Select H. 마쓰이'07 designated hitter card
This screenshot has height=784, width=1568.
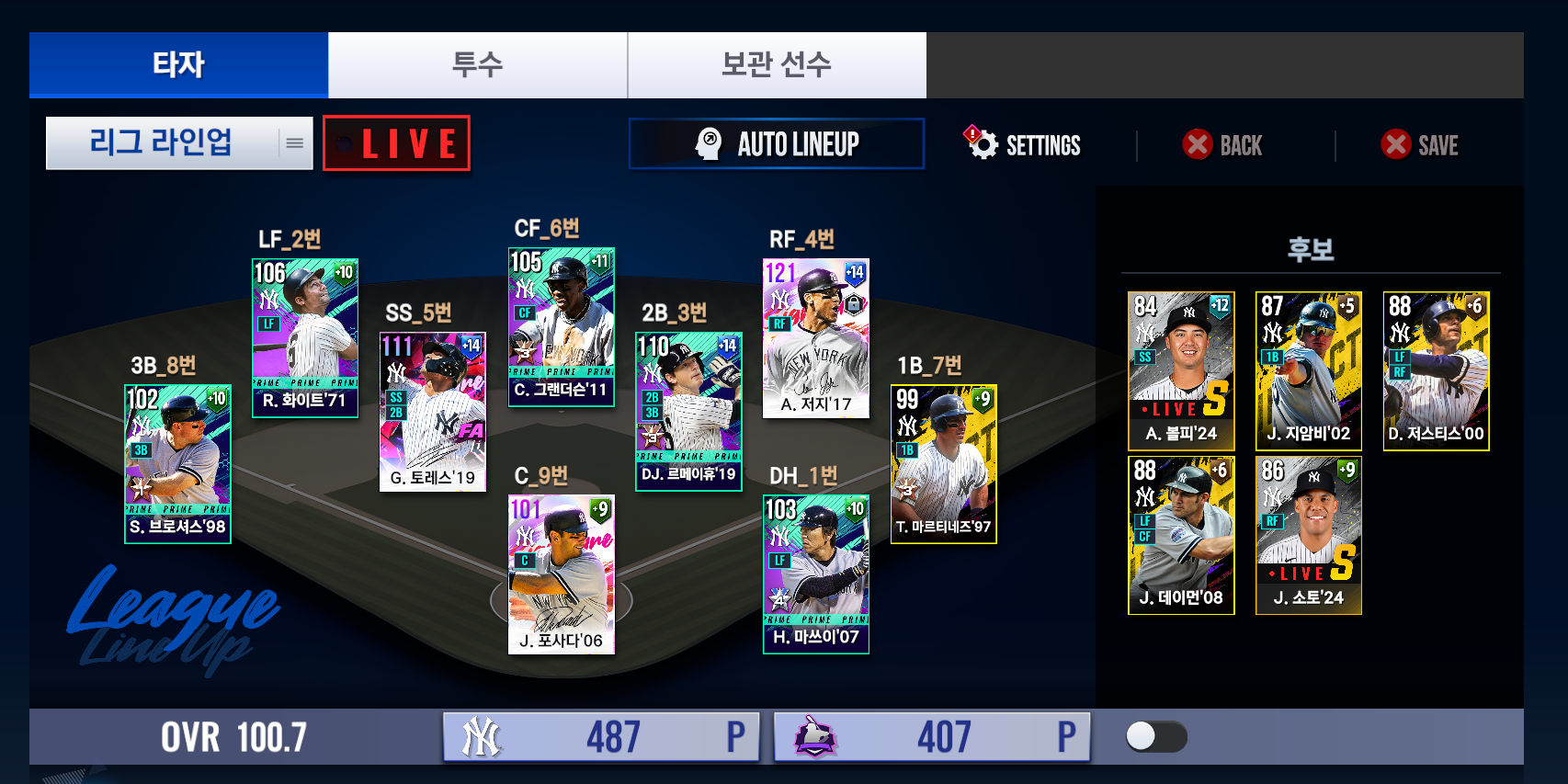[x=815, y=574]
